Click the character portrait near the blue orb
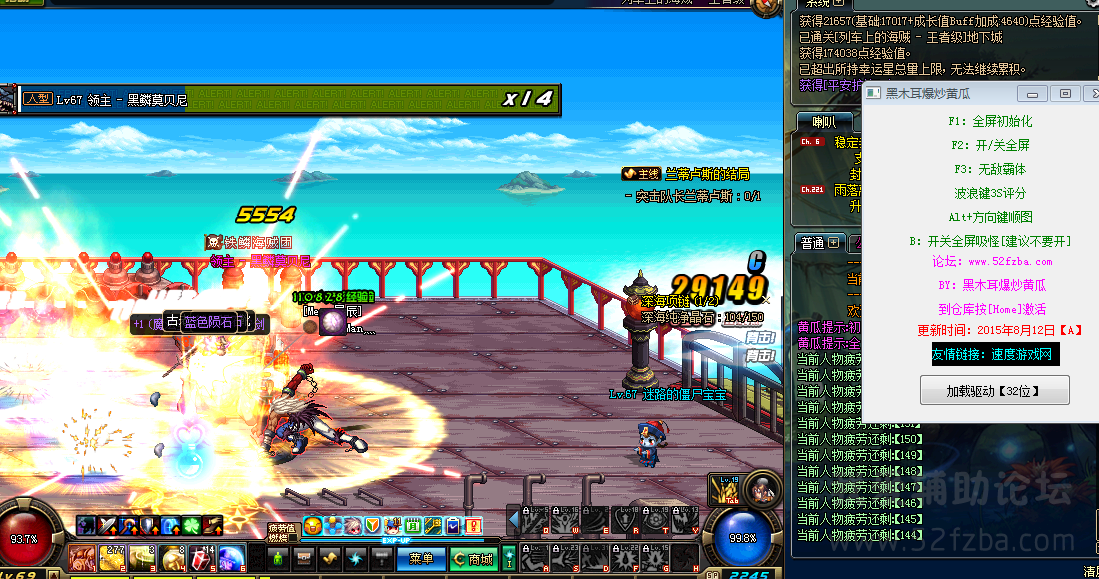This screenshot has width=1099, height=579. coord(763,490)
